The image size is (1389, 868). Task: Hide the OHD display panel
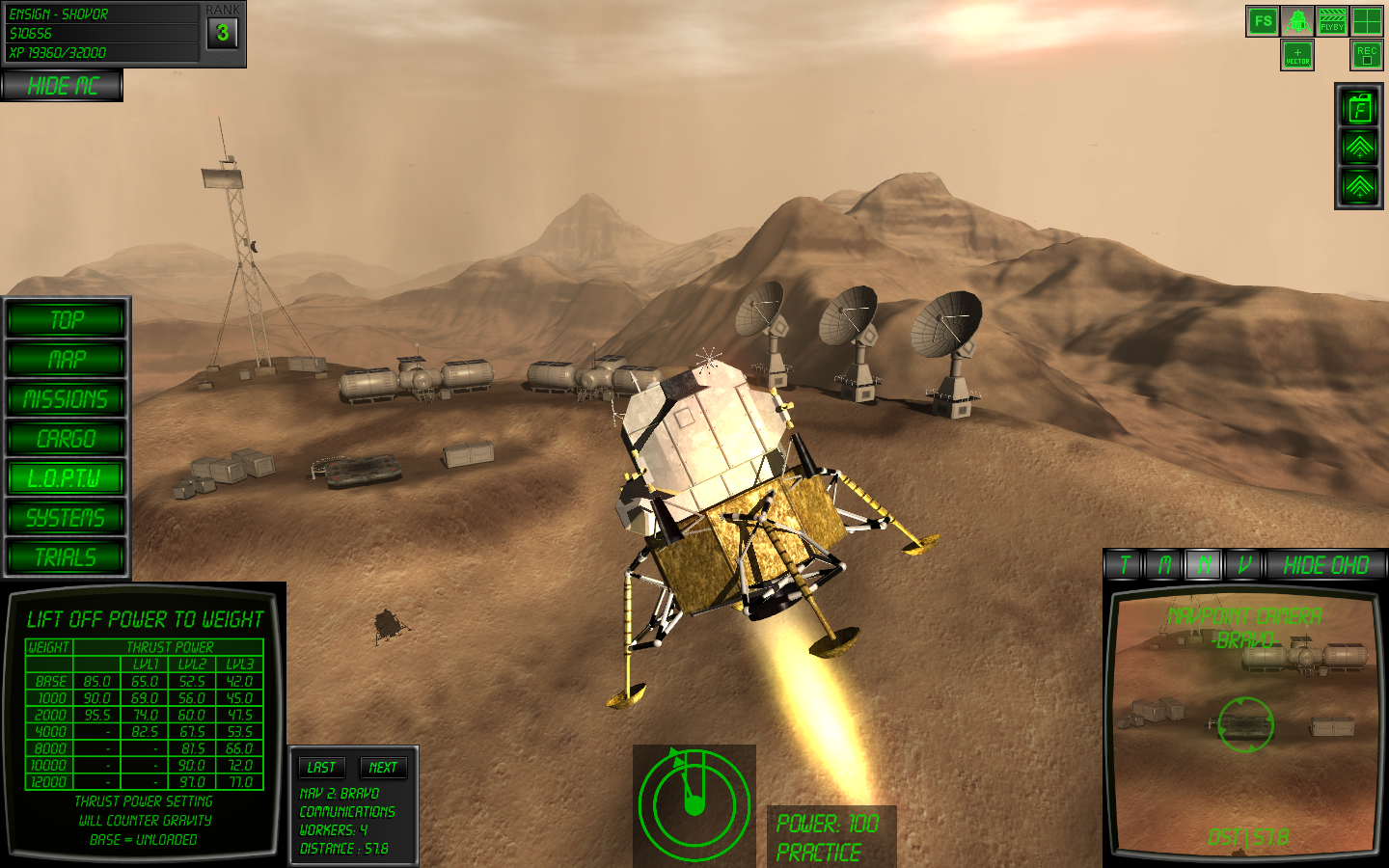(x=1326, y=565)
